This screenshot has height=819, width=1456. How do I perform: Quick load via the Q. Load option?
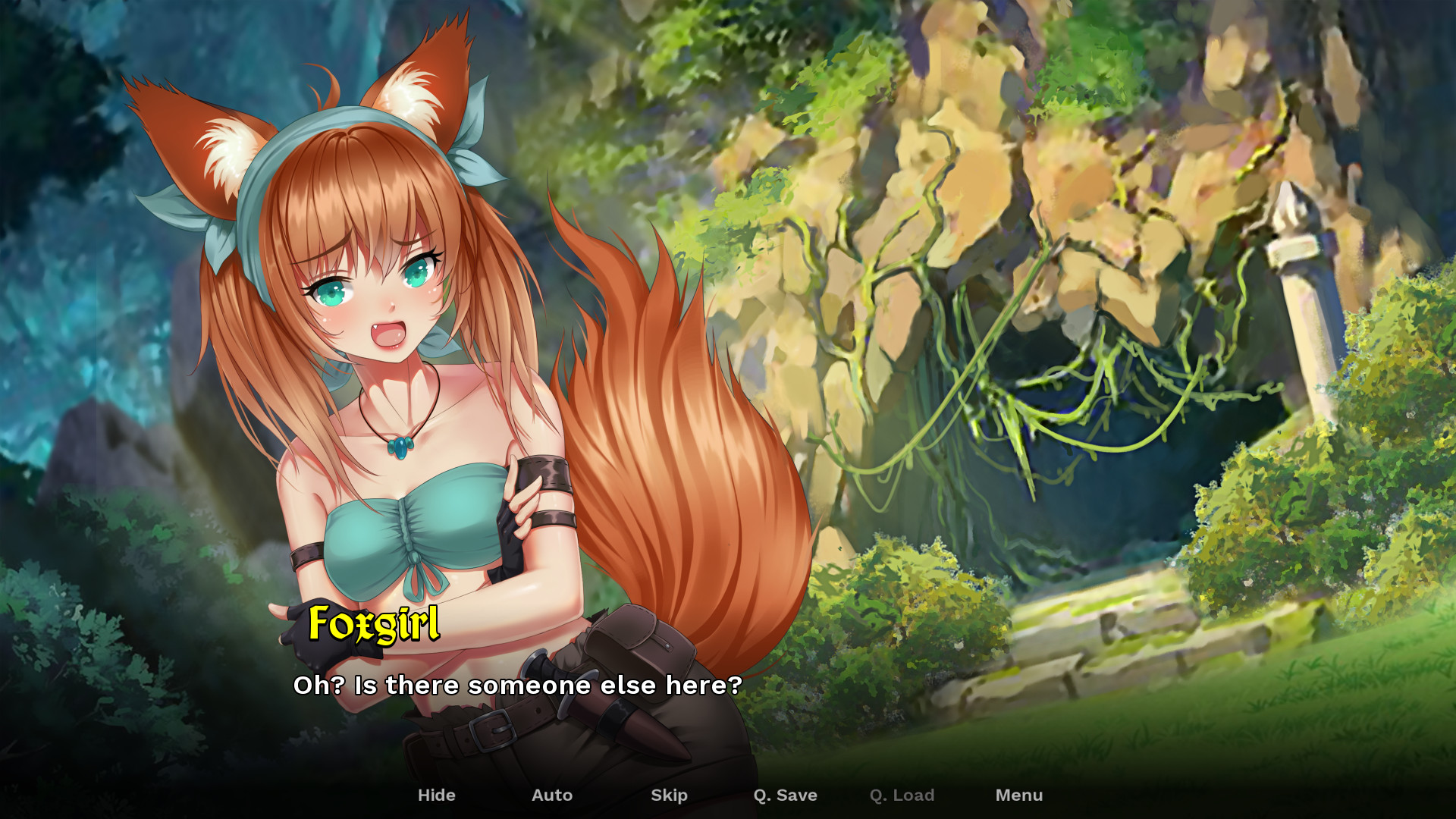pyautogui.click(x=902, y=795)
